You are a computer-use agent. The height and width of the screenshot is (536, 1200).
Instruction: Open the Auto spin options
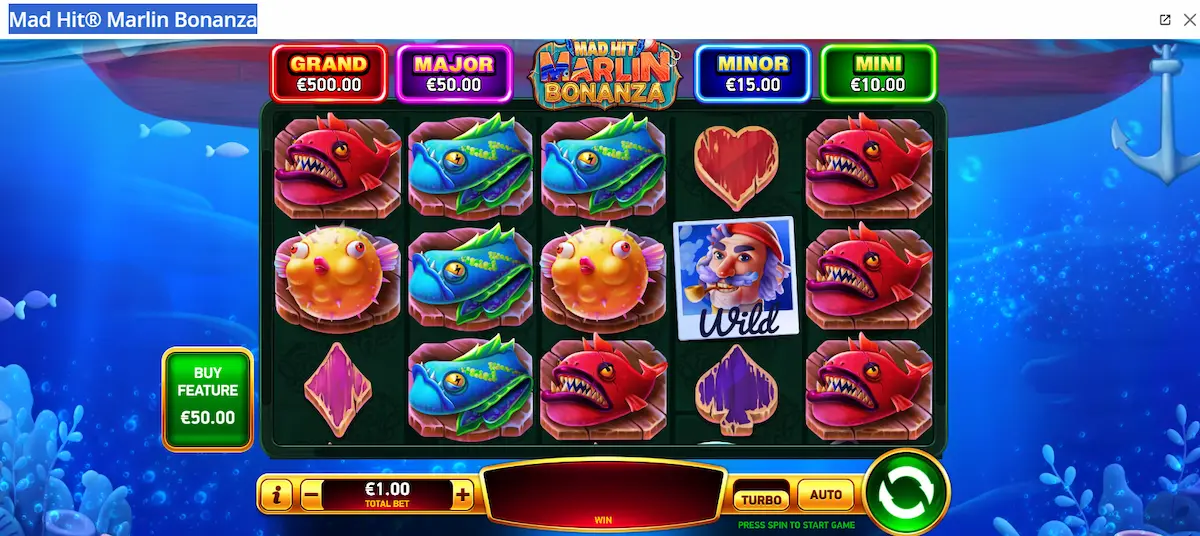point(825,495)
